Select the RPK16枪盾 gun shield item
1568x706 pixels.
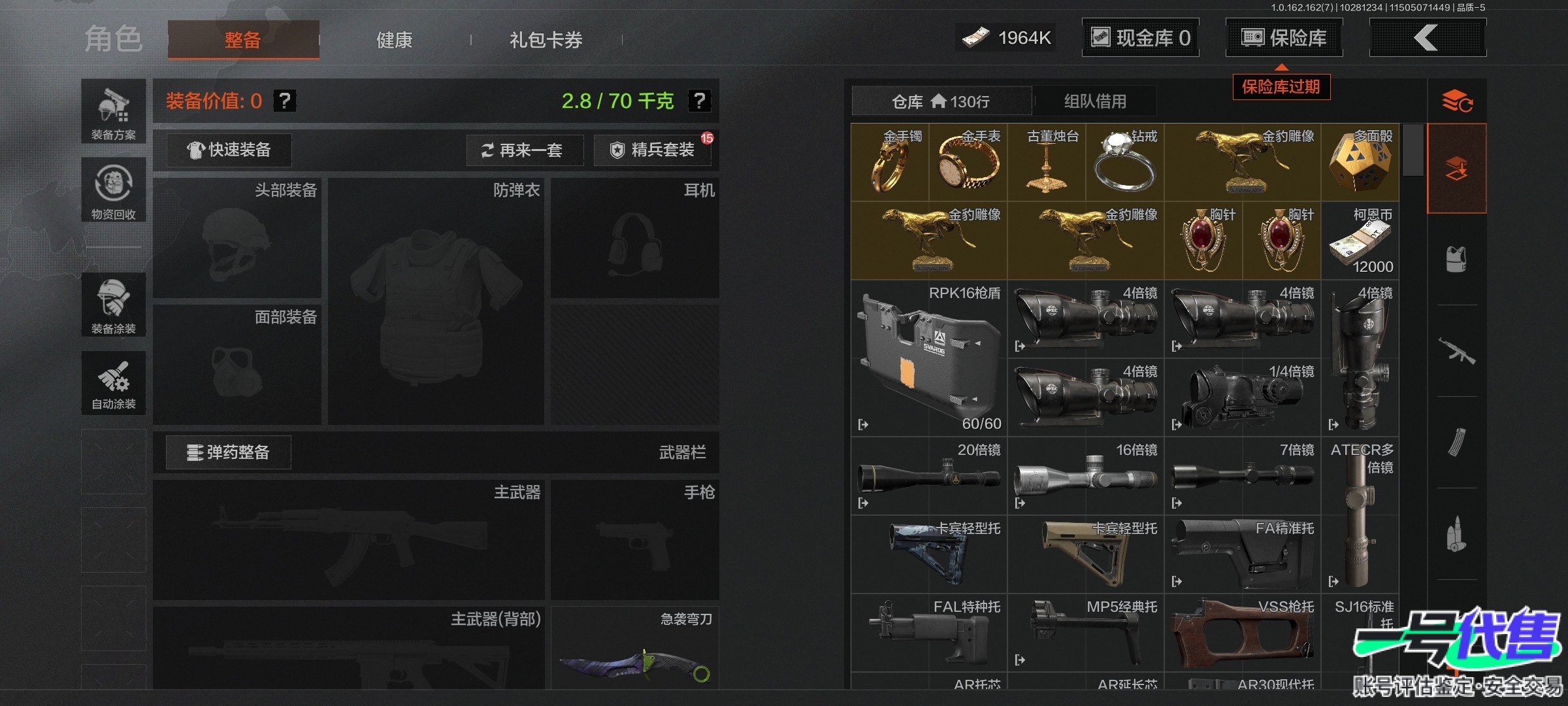tap(928, 358)
